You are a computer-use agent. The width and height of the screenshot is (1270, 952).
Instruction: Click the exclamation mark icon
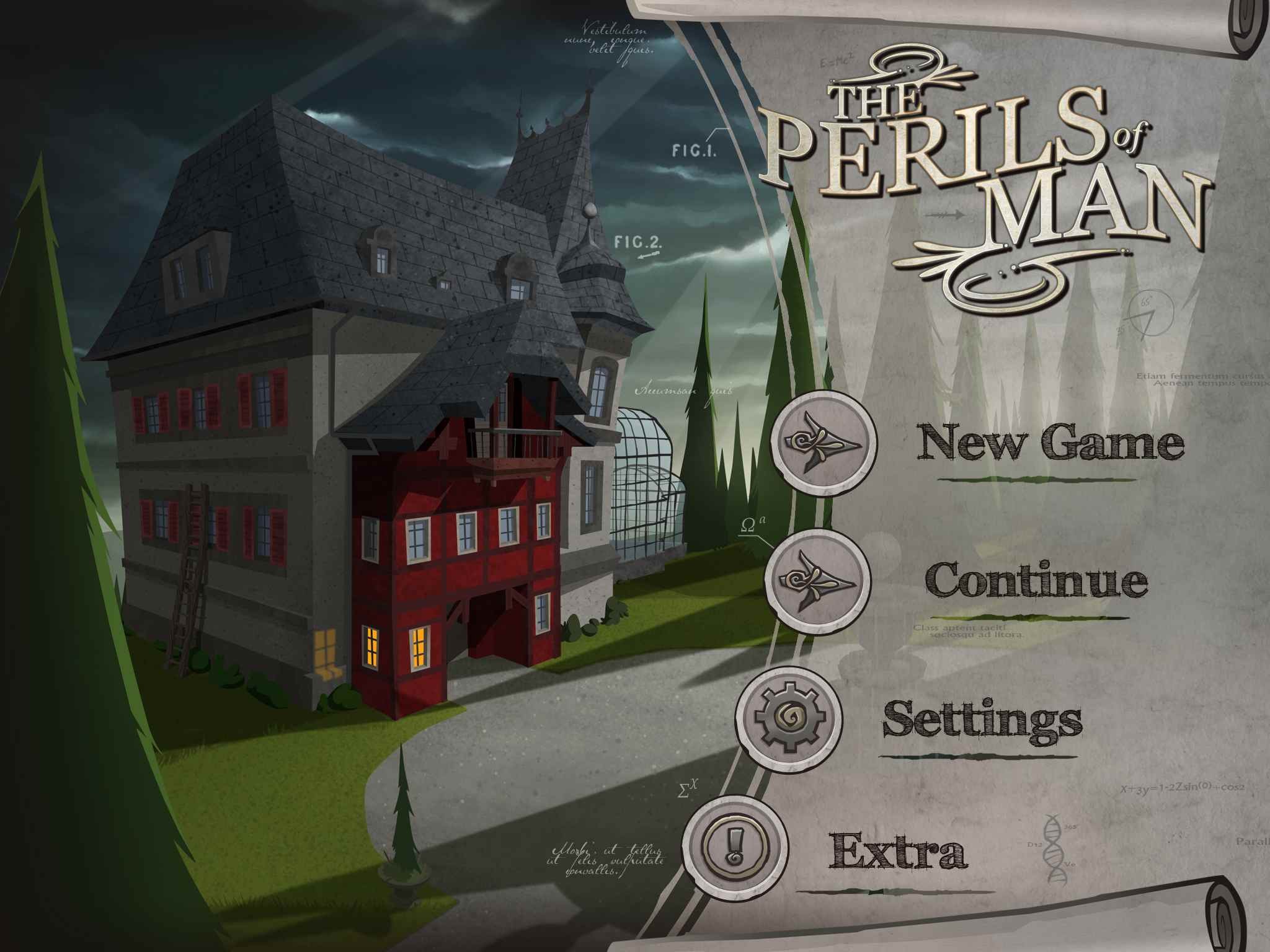(735, 848)
